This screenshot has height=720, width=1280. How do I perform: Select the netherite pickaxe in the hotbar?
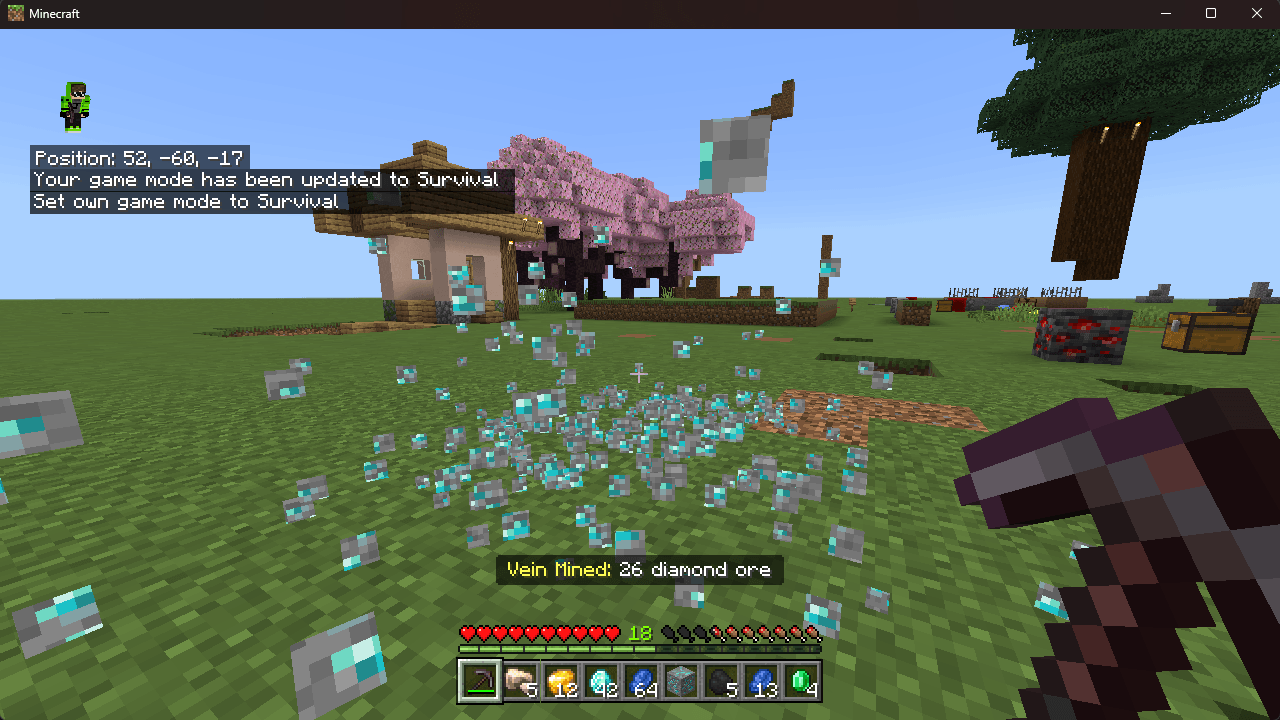pyautogui.click(x=478, y=683)
